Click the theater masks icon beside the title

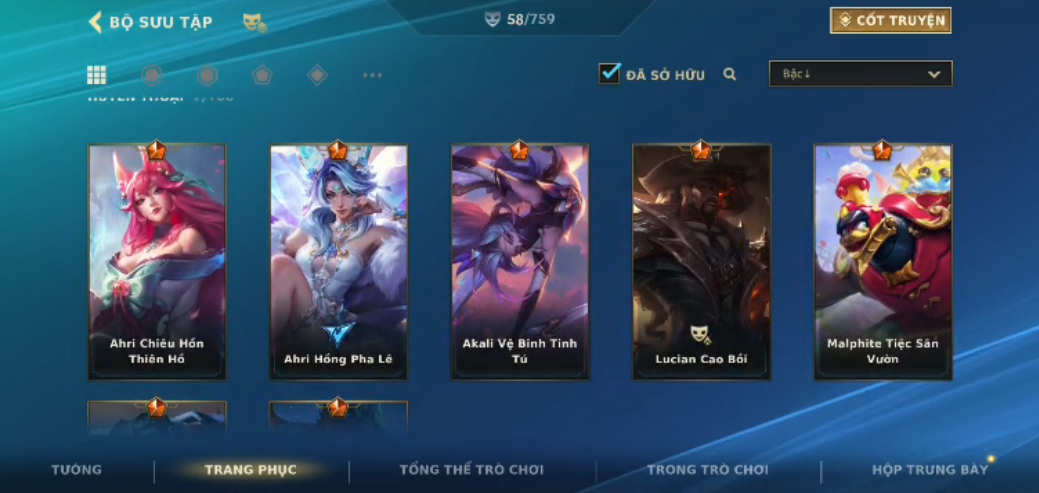pyautogui.click(x=254, y=22)
